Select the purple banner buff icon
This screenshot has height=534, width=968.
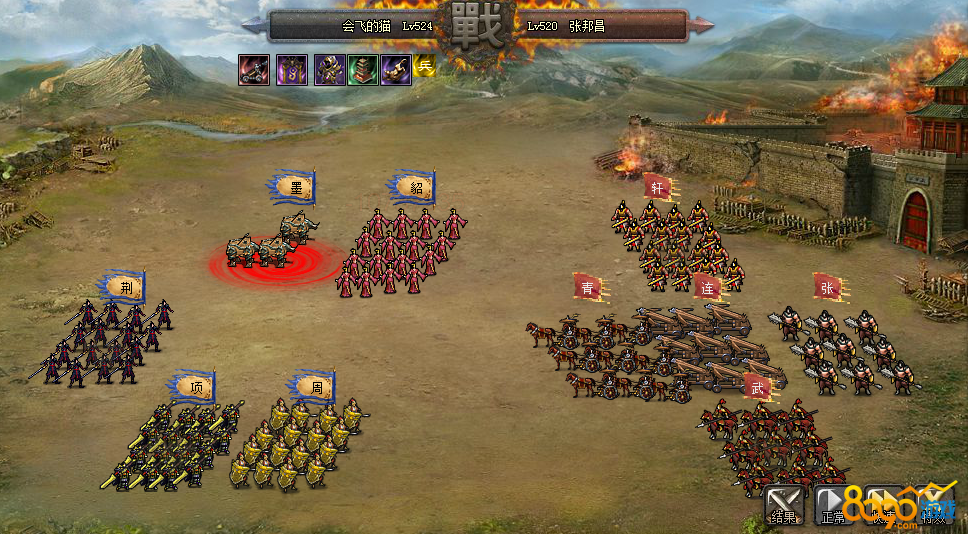[x=292, y=70]
